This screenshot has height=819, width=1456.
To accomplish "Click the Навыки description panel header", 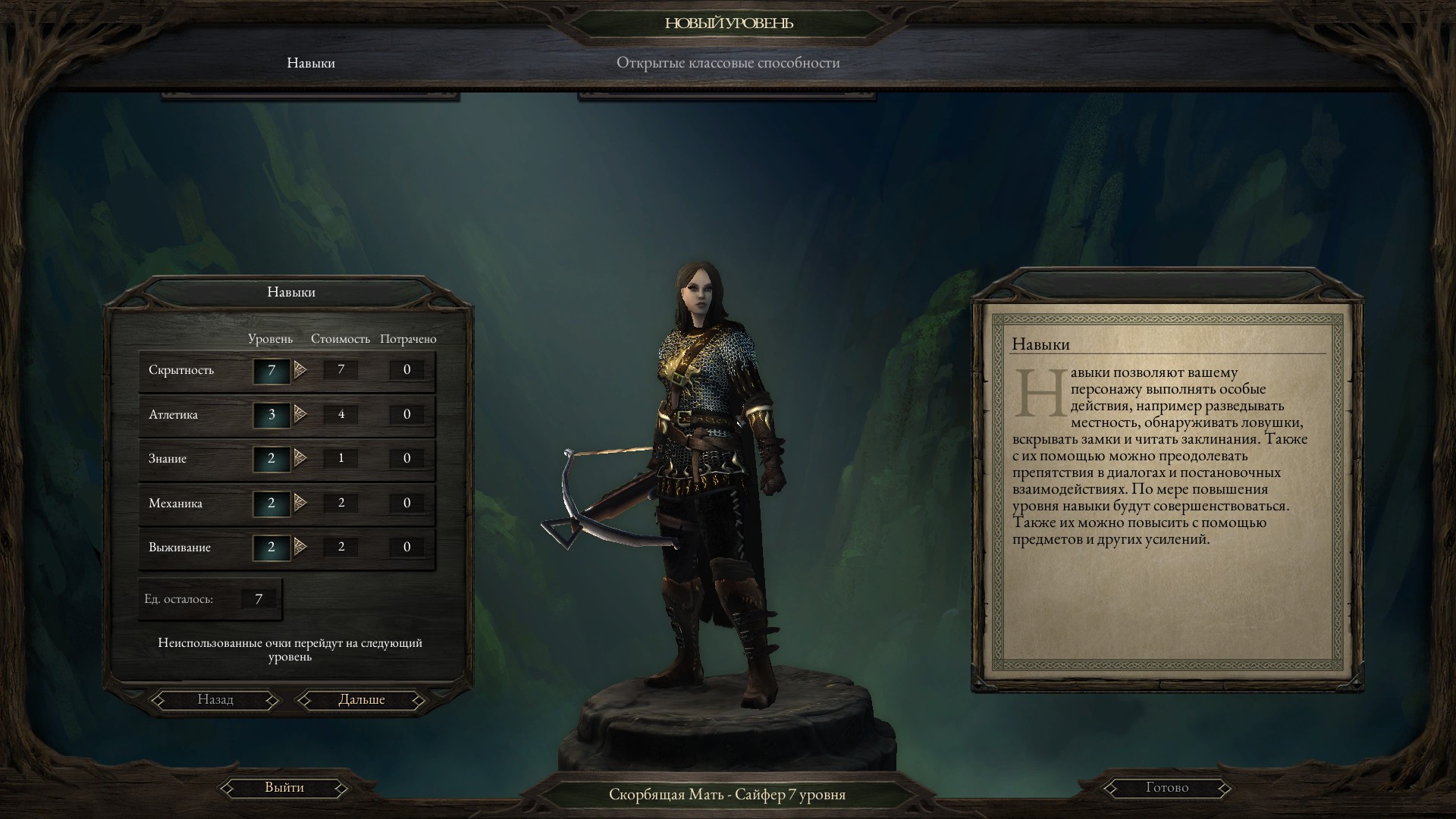I will (x=1039, y=344).
